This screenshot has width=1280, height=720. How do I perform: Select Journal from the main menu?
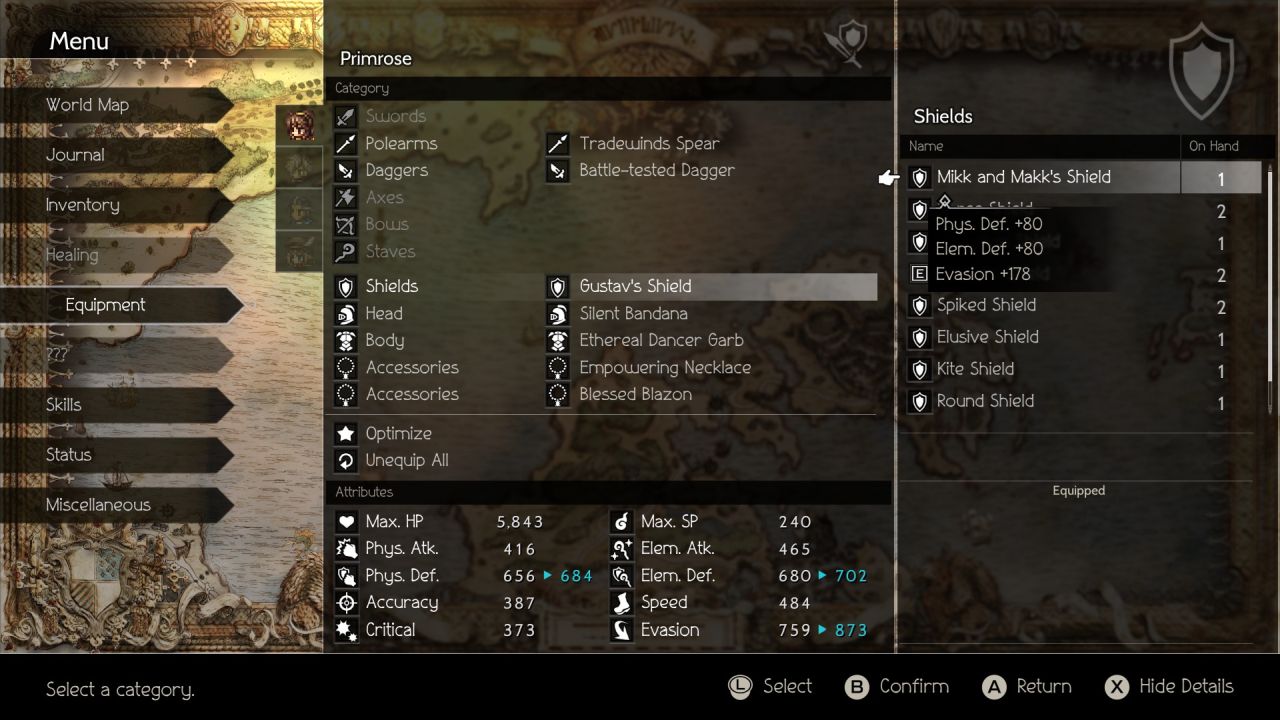tap(75, 155)
